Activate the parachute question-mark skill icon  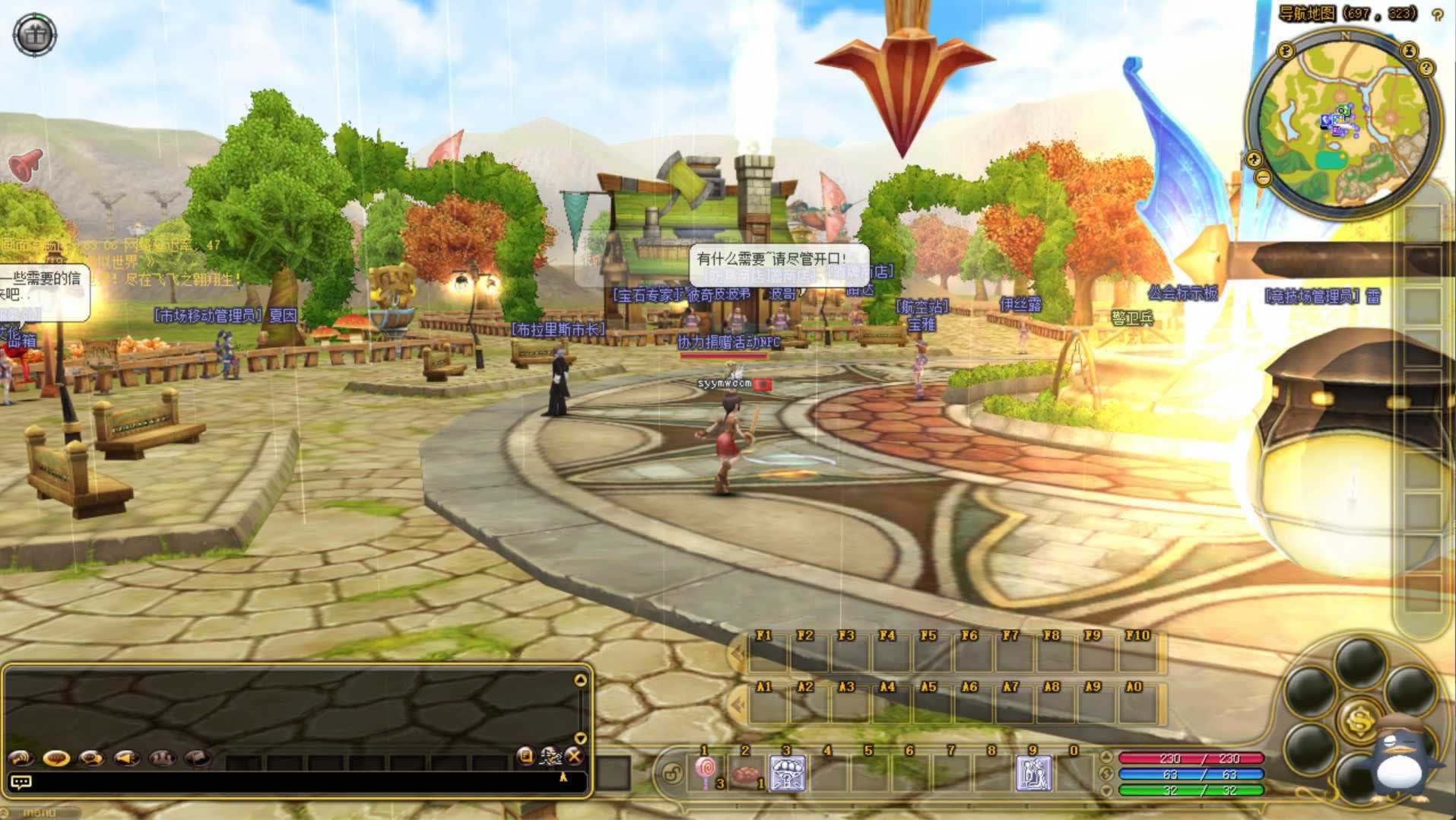point(787,774)
